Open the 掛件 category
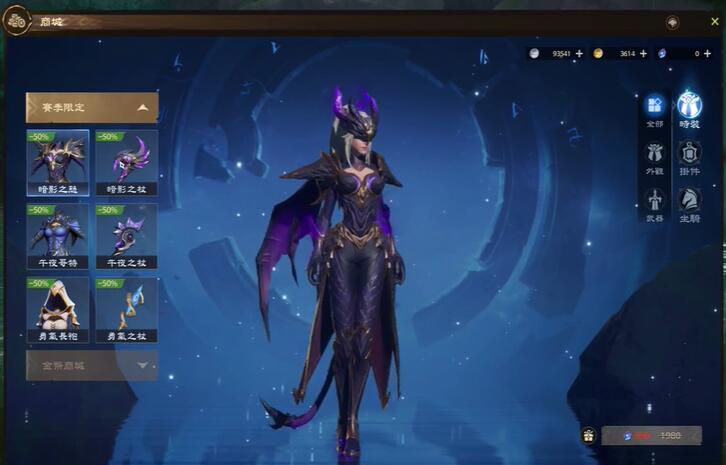 [x=690, y=158]
